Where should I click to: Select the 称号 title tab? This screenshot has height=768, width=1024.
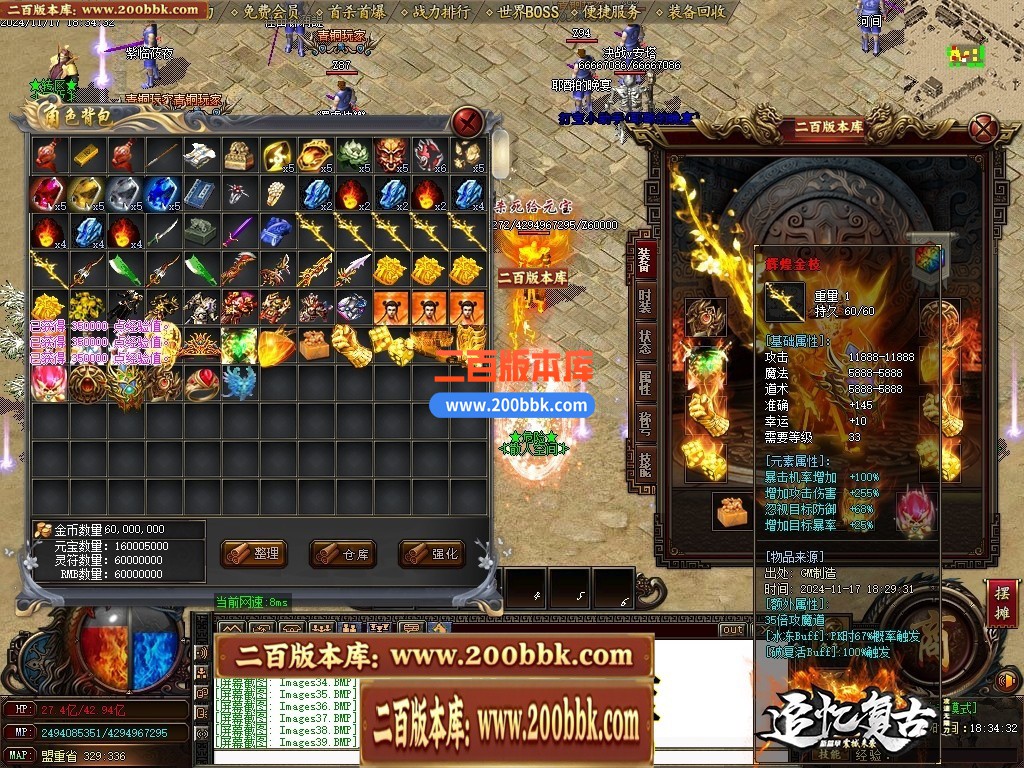pos(644,422)
